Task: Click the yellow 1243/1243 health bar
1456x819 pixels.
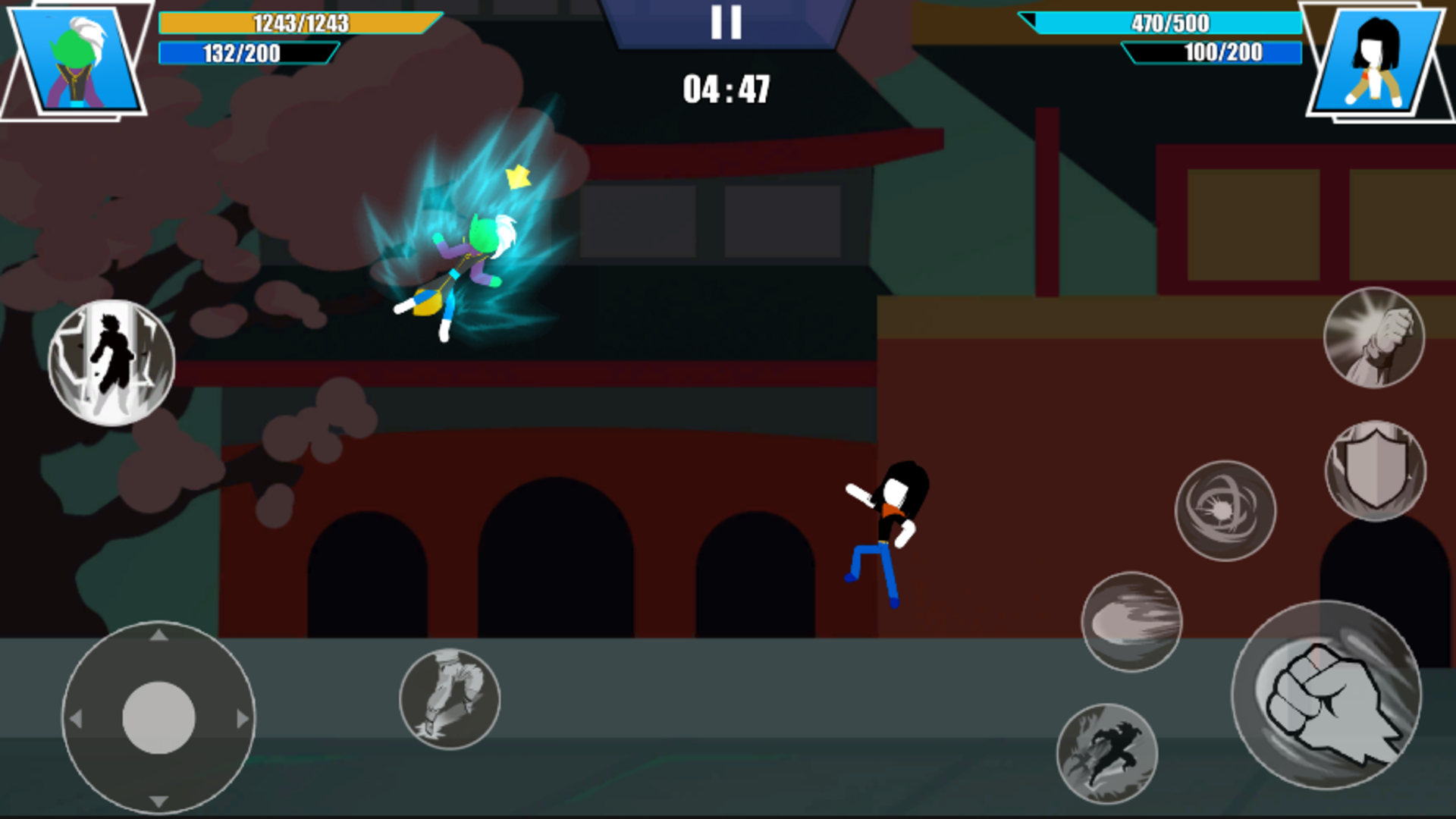Action: click(x=300, y=24)
